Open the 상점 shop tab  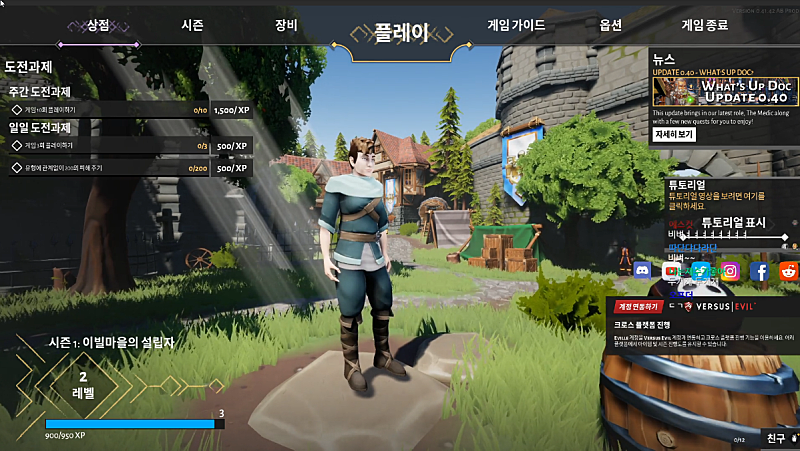(x=98, y=25)
